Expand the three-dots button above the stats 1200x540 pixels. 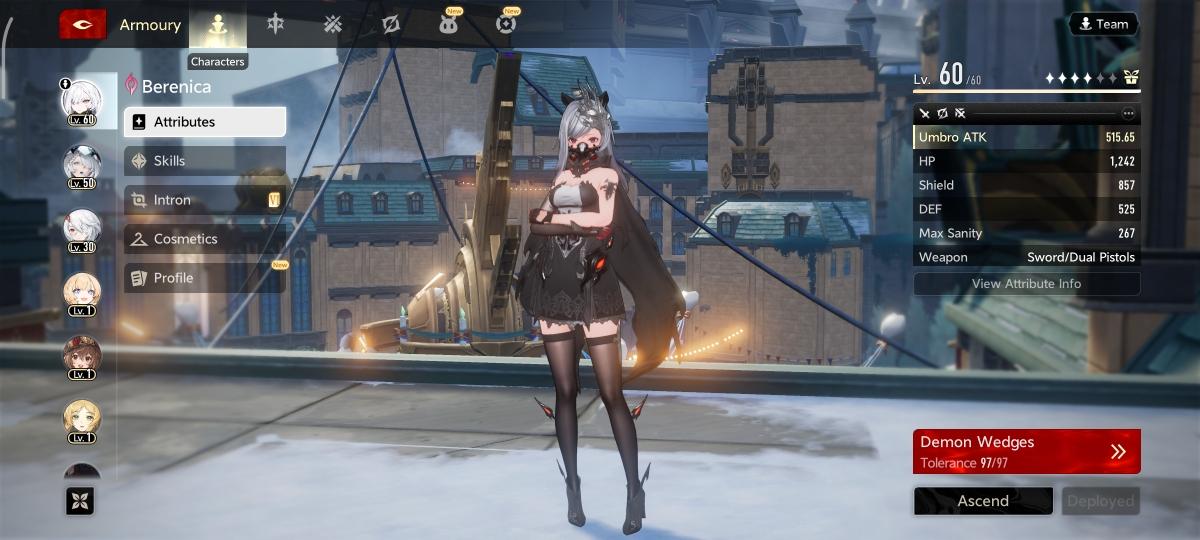point(1129,113)
